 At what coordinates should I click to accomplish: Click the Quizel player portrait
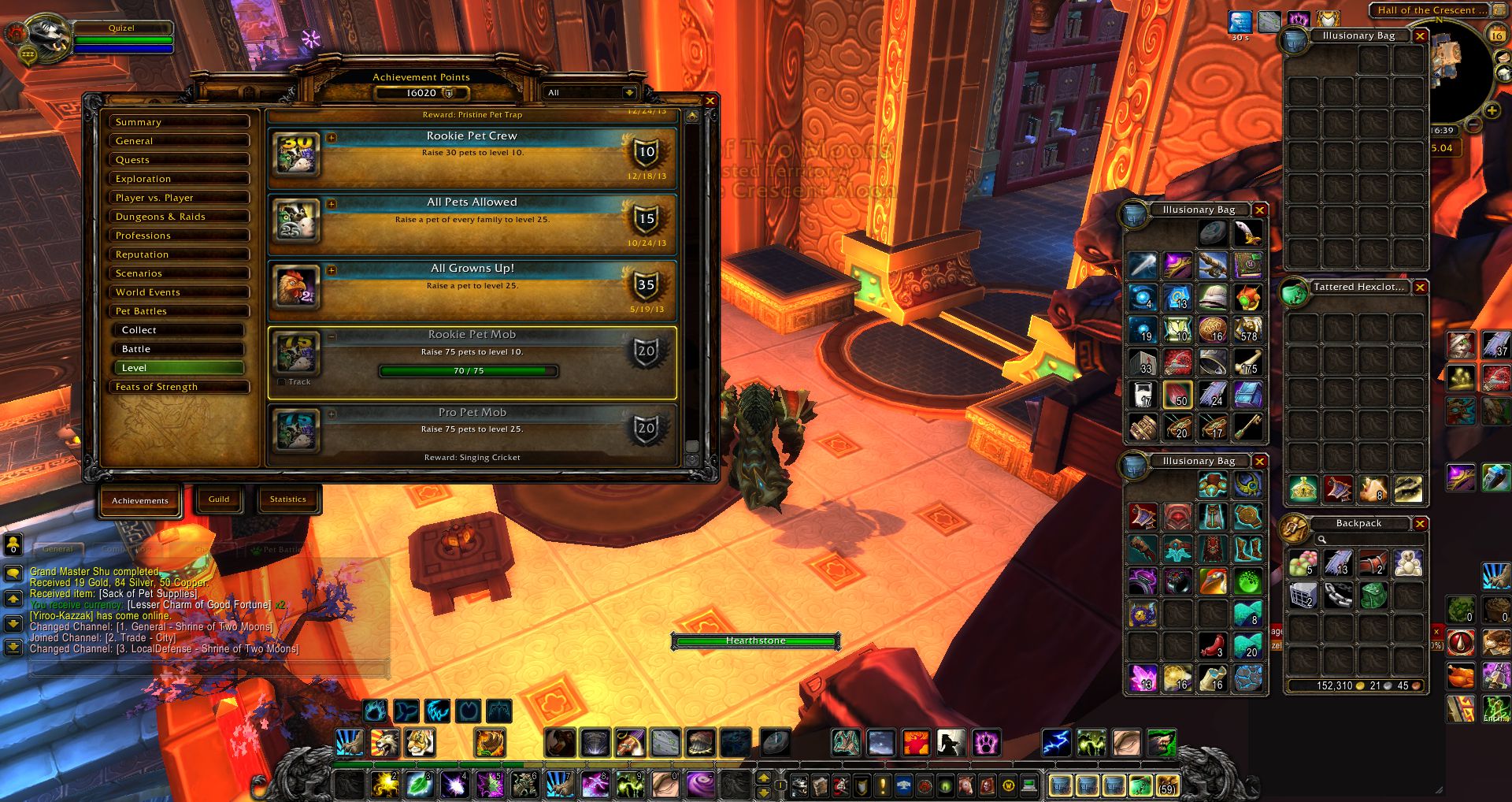pos(47,37)
